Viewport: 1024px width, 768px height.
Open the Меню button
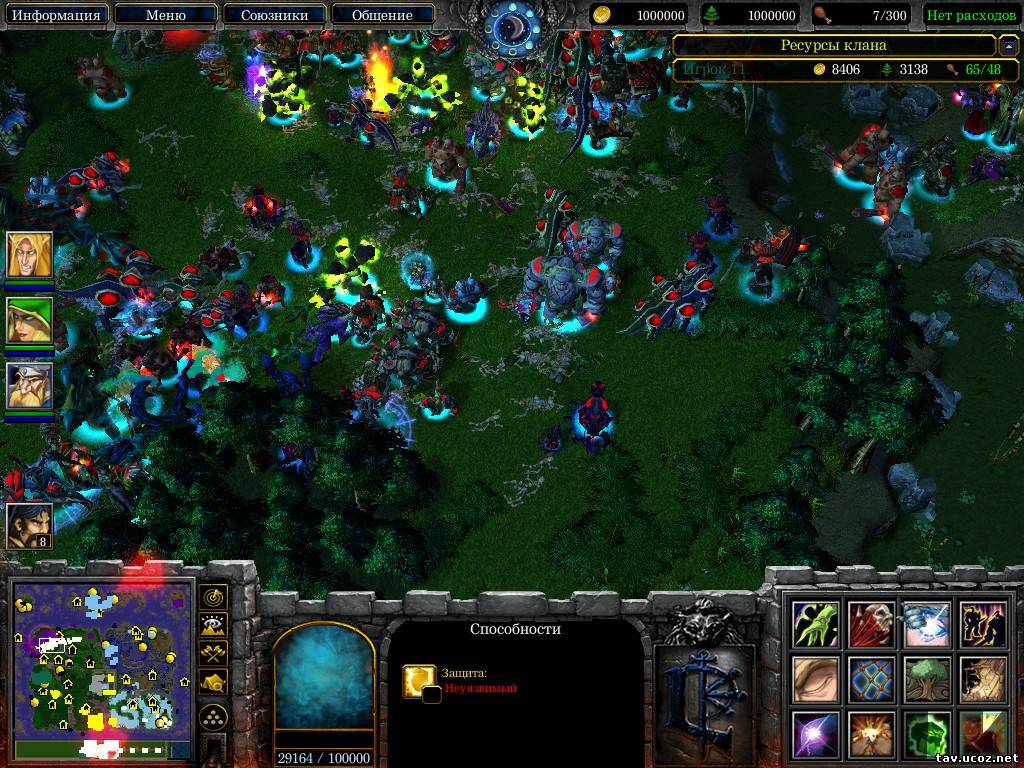(165, 15)
